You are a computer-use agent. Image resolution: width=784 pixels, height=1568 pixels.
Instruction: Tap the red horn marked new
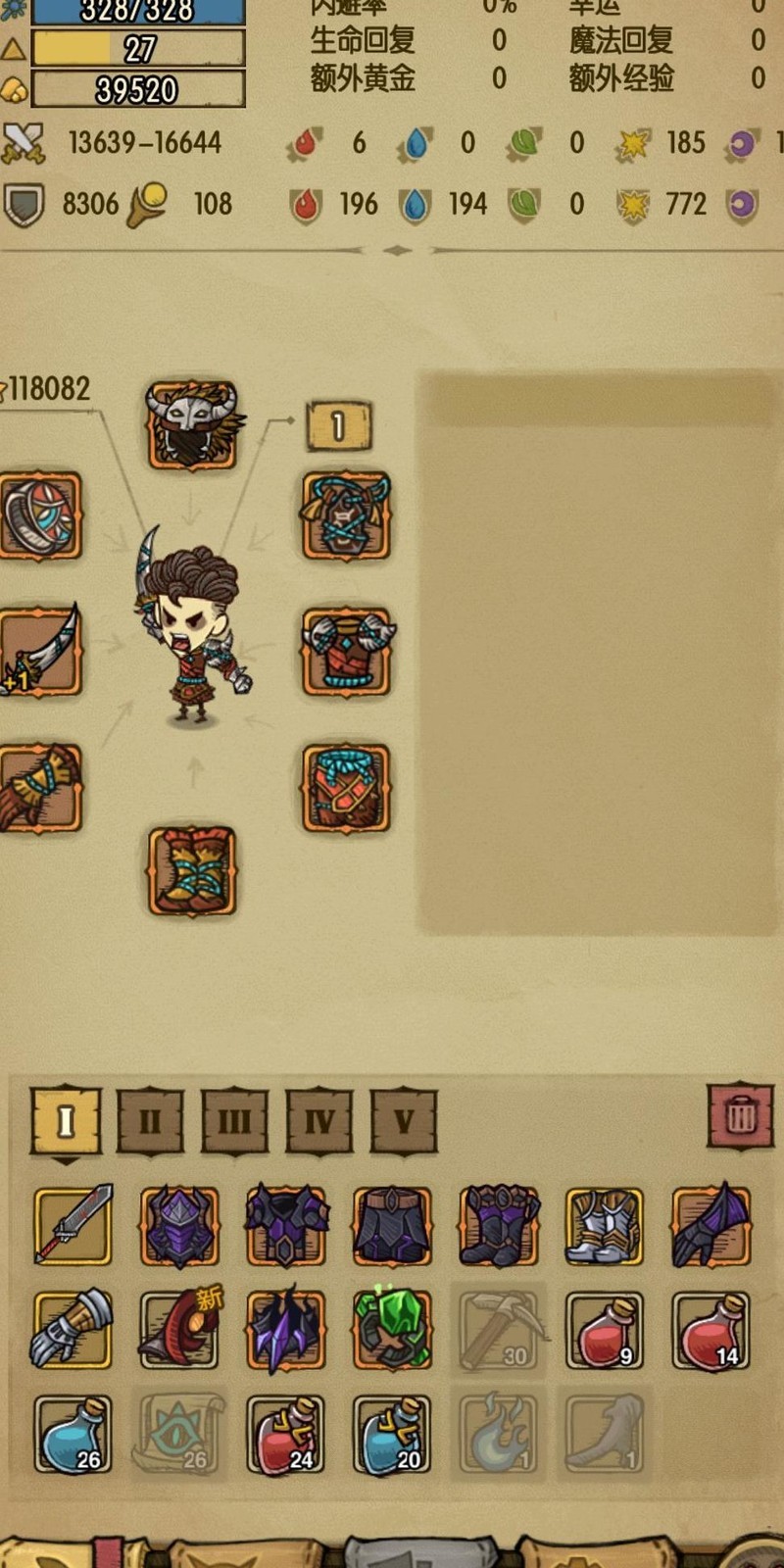tap(179, 1330)
